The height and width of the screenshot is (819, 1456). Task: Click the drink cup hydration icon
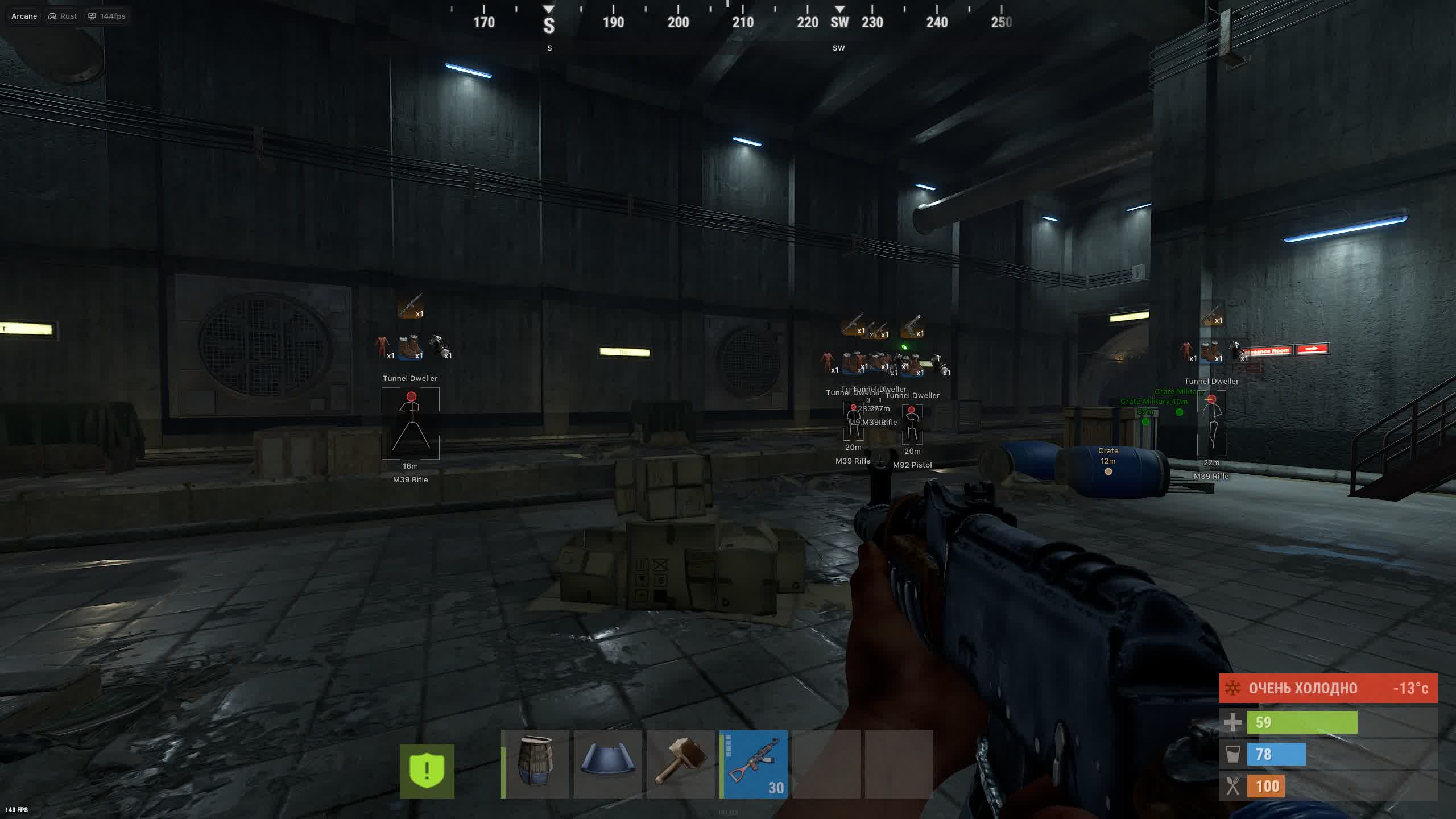1233,754
